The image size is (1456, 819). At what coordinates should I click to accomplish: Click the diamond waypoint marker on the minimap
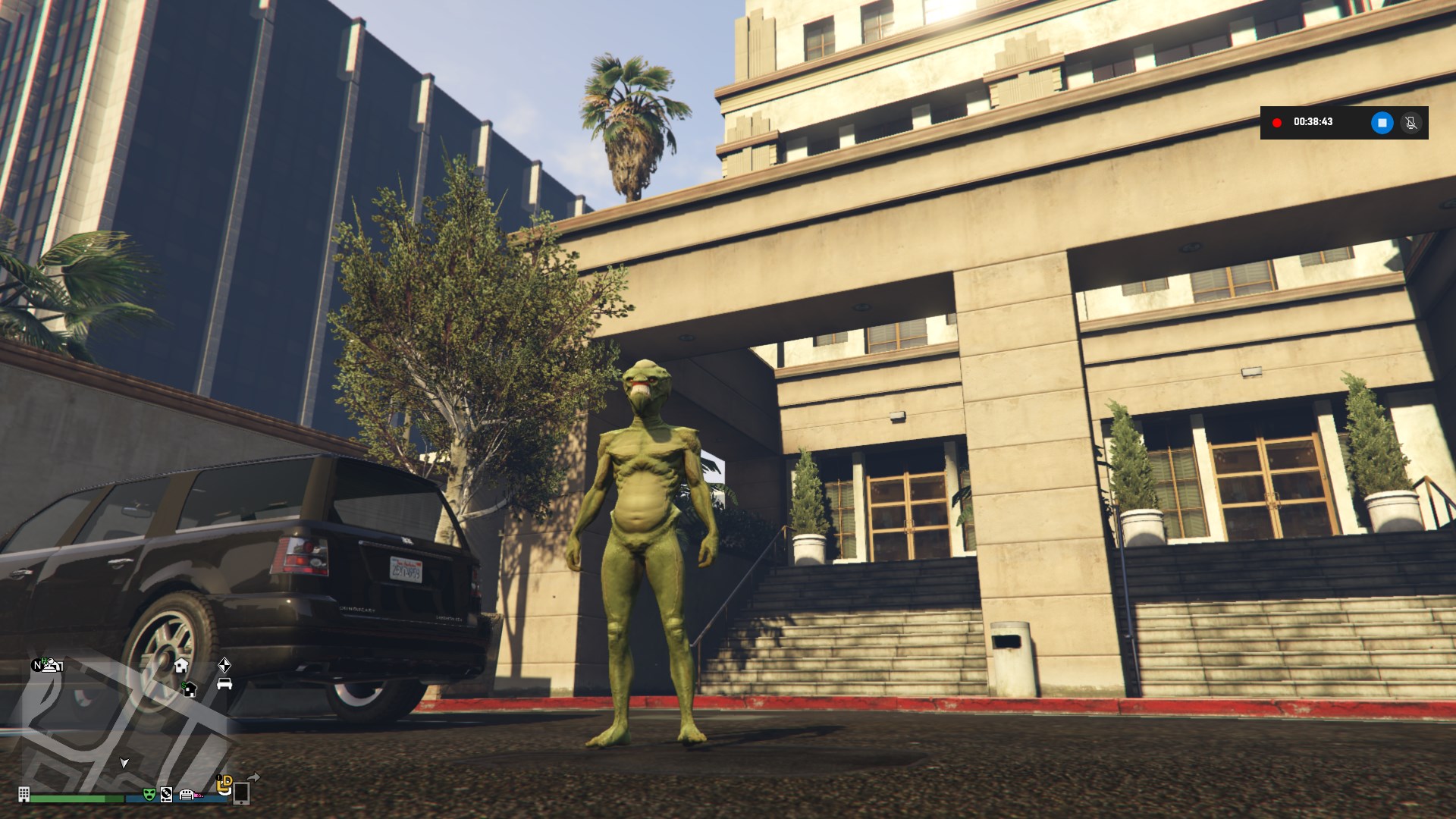[x=224, y=667]
